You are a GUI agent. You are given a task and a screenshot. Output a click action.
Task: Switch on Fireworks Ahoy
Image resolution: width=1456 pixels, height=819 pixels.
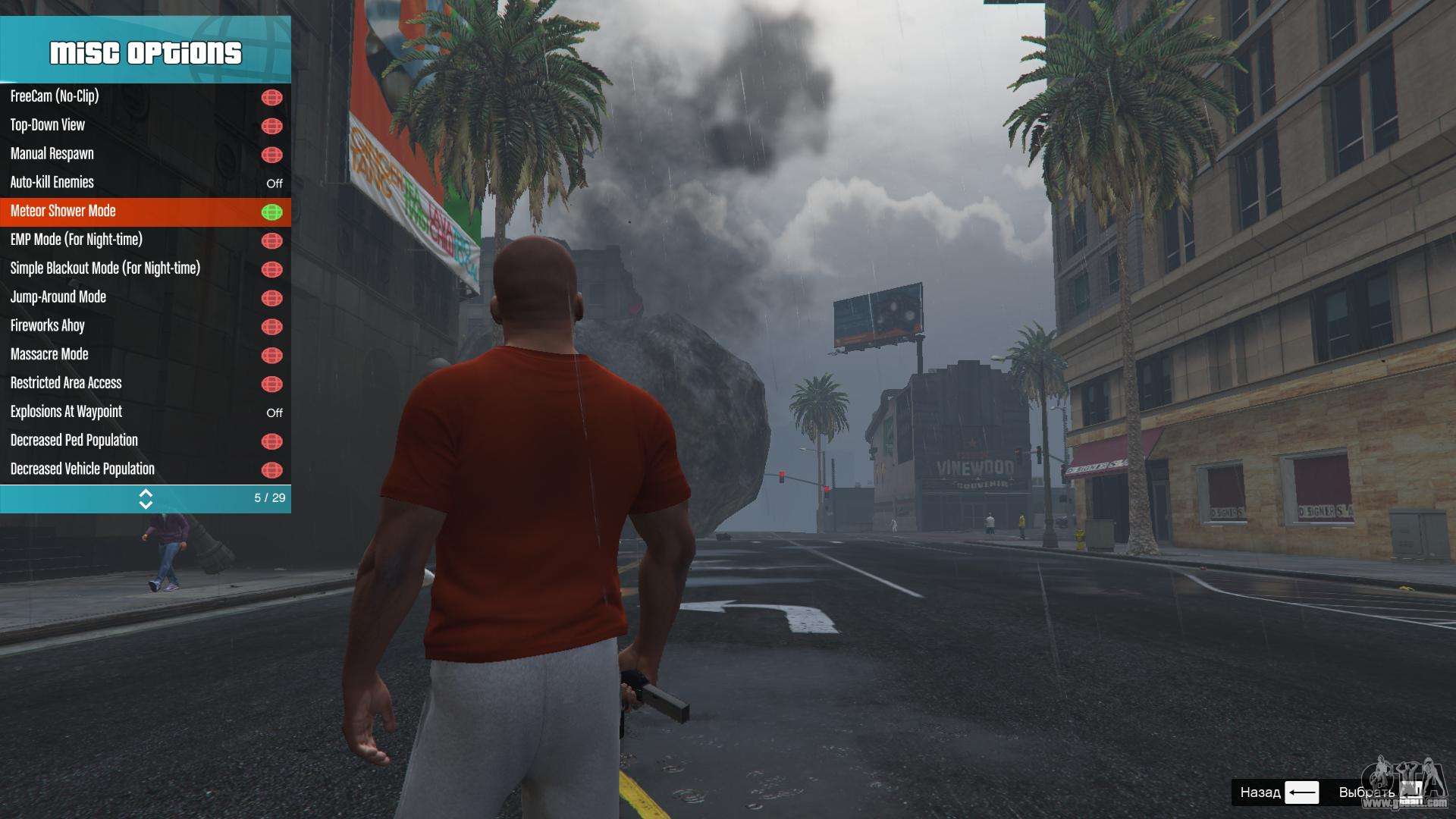click(x=144, y=326)
